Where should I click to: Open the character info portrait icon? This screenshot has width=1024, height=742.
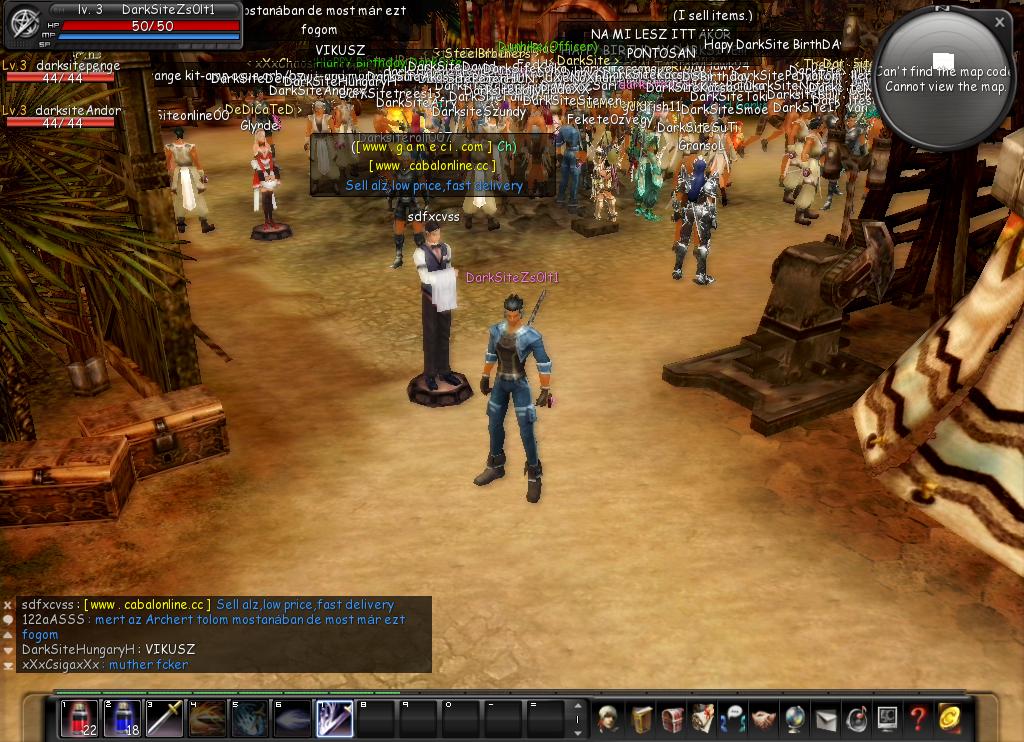point(608,718)
